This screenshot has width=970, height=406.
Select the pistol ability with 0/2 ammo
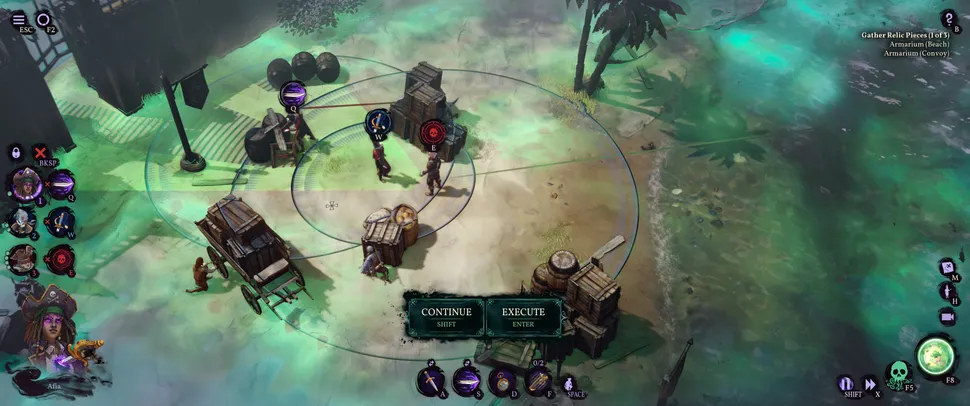point(537,380)
